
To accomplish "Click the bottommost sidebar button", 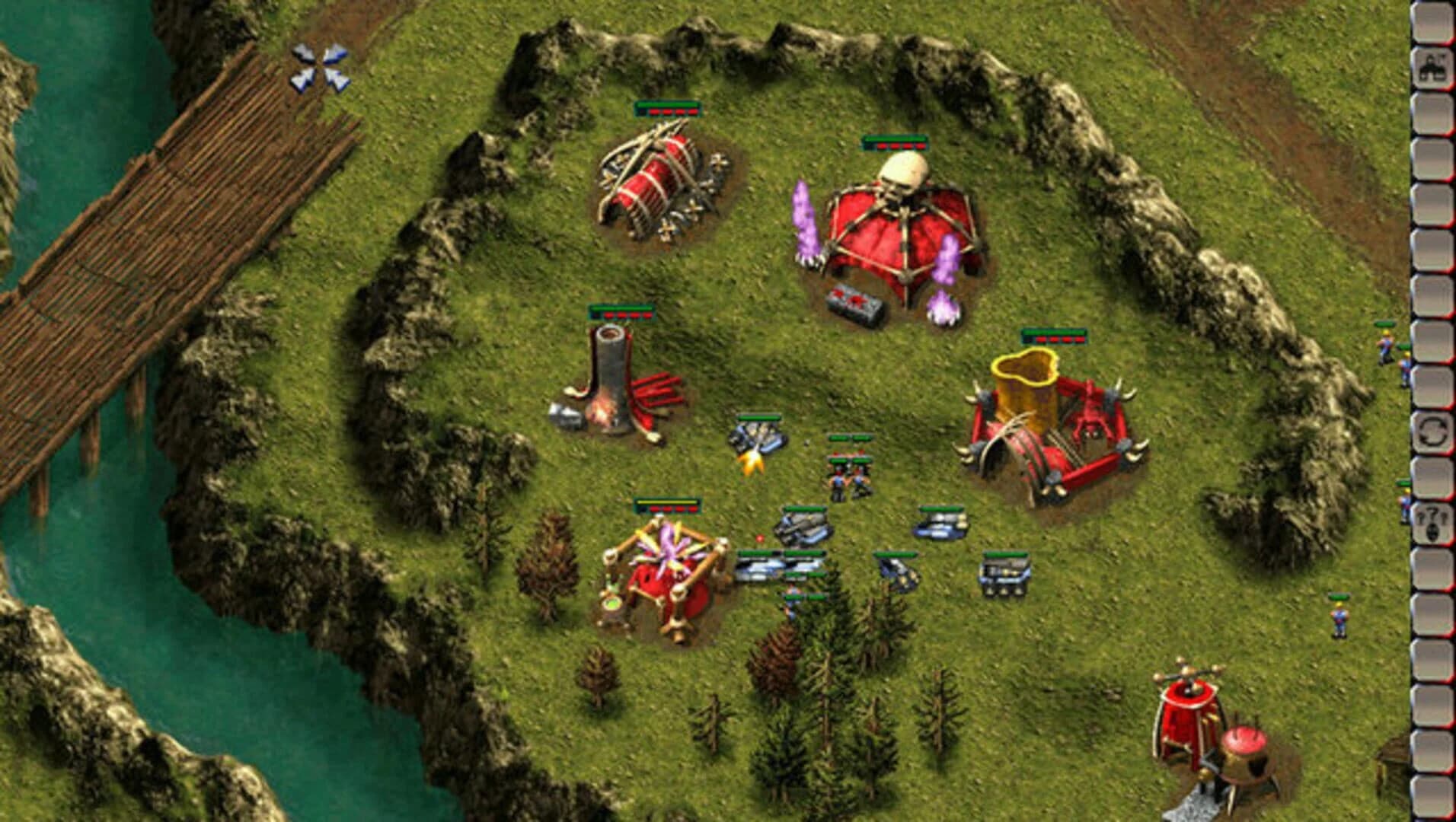I will click(x=1429, y=799).
